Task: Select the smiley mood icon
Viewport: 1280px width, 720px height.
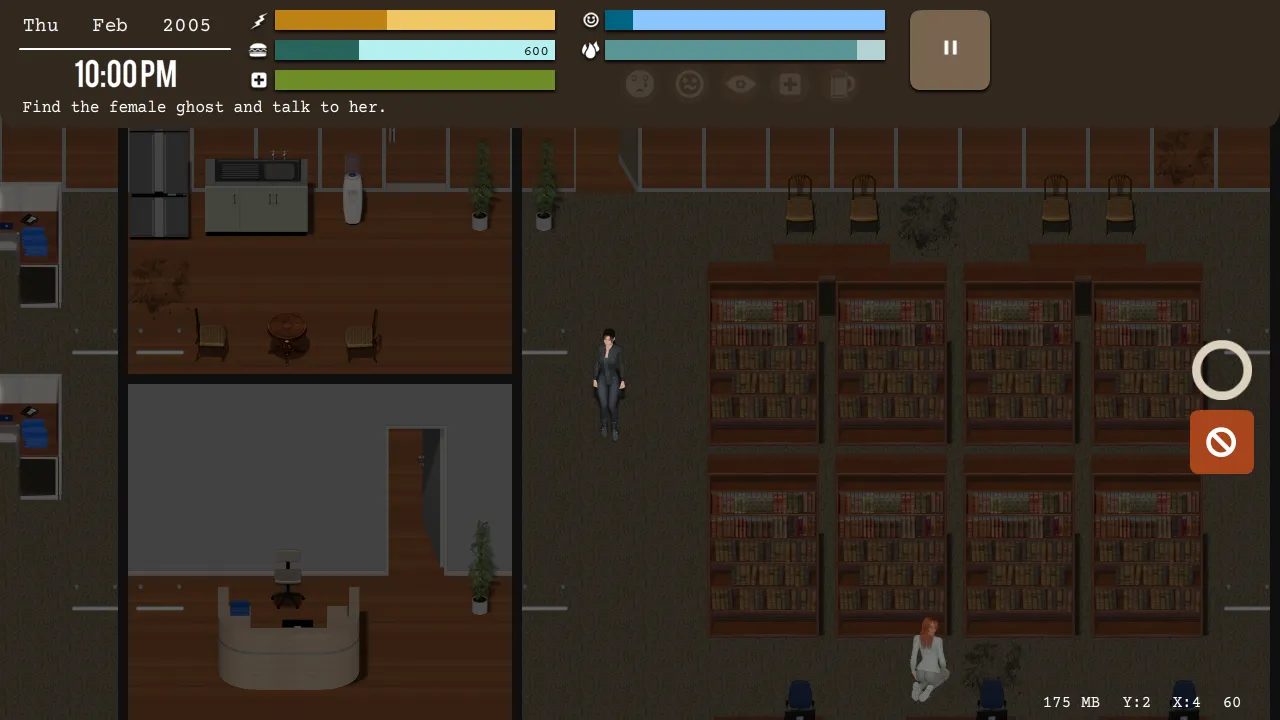Action: (591, 19)
